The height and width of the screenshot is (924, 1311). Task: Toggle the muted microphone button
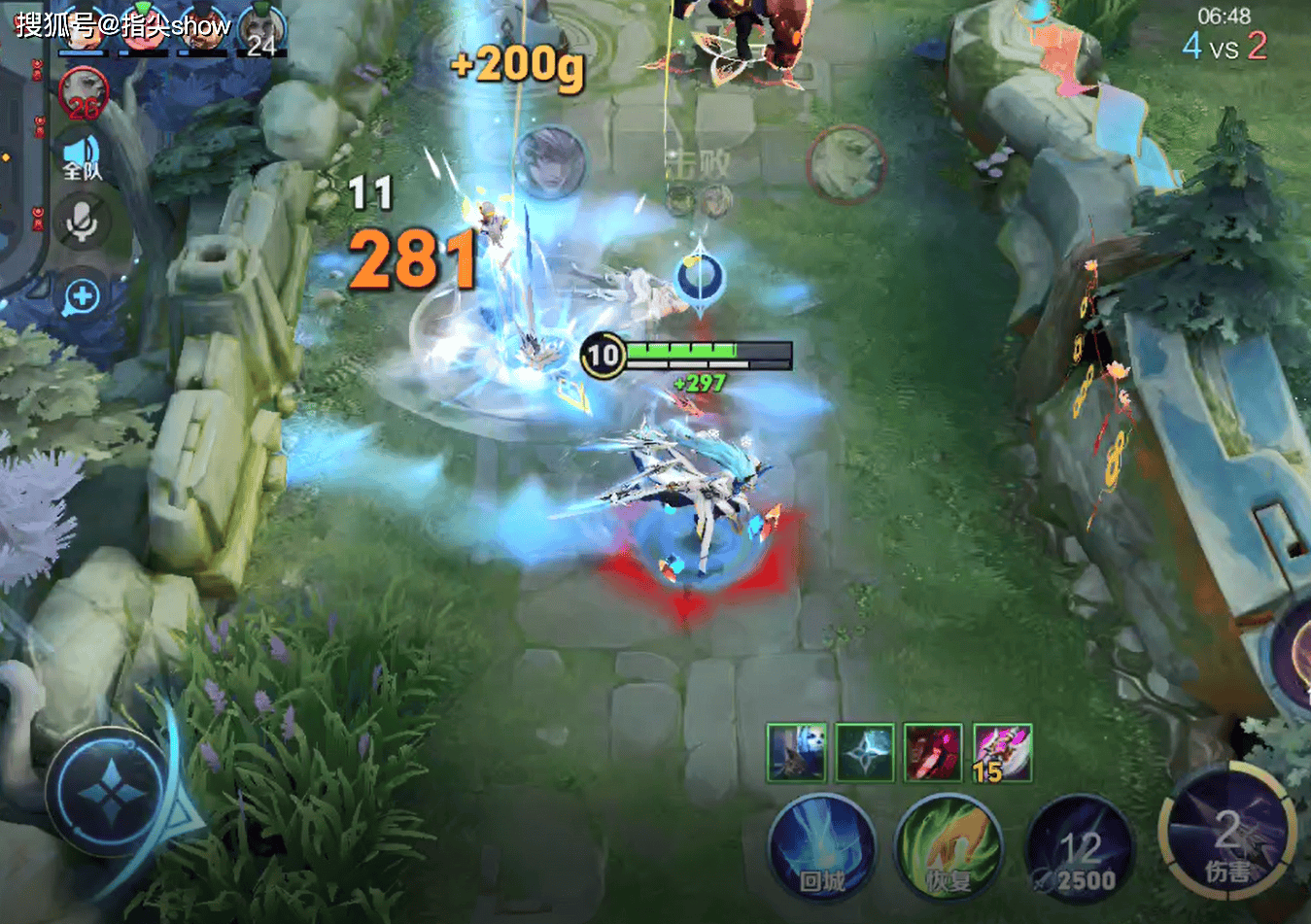(x=83, y=222)
